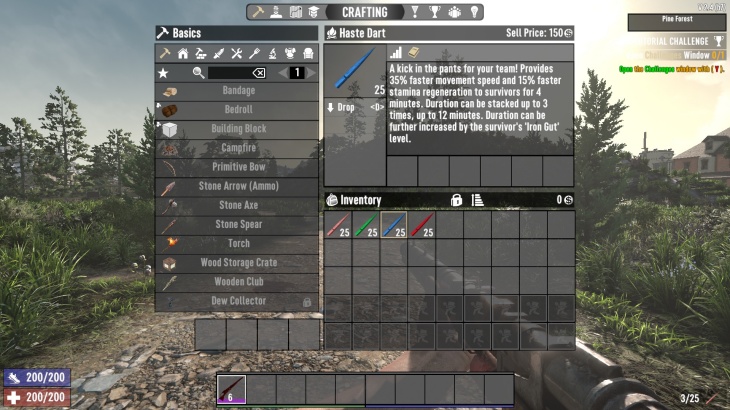Image resolution: width=730 pixels, height=410 pixels.
Task: Pick the Wooden Club recipe
Action: [x=237, y=281]
